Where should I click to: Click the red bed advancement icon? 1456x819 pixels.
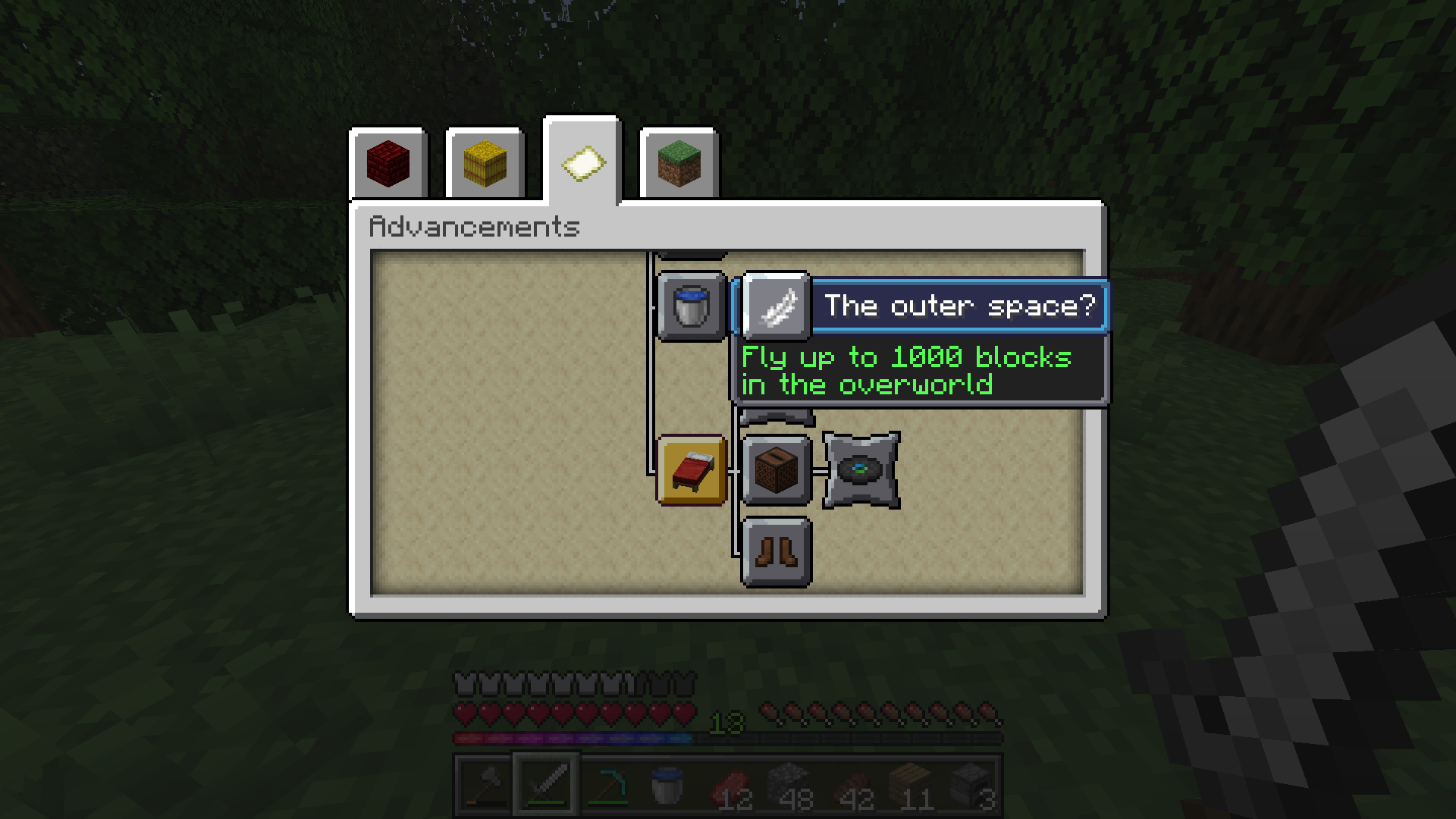click(x=692, y=471)
